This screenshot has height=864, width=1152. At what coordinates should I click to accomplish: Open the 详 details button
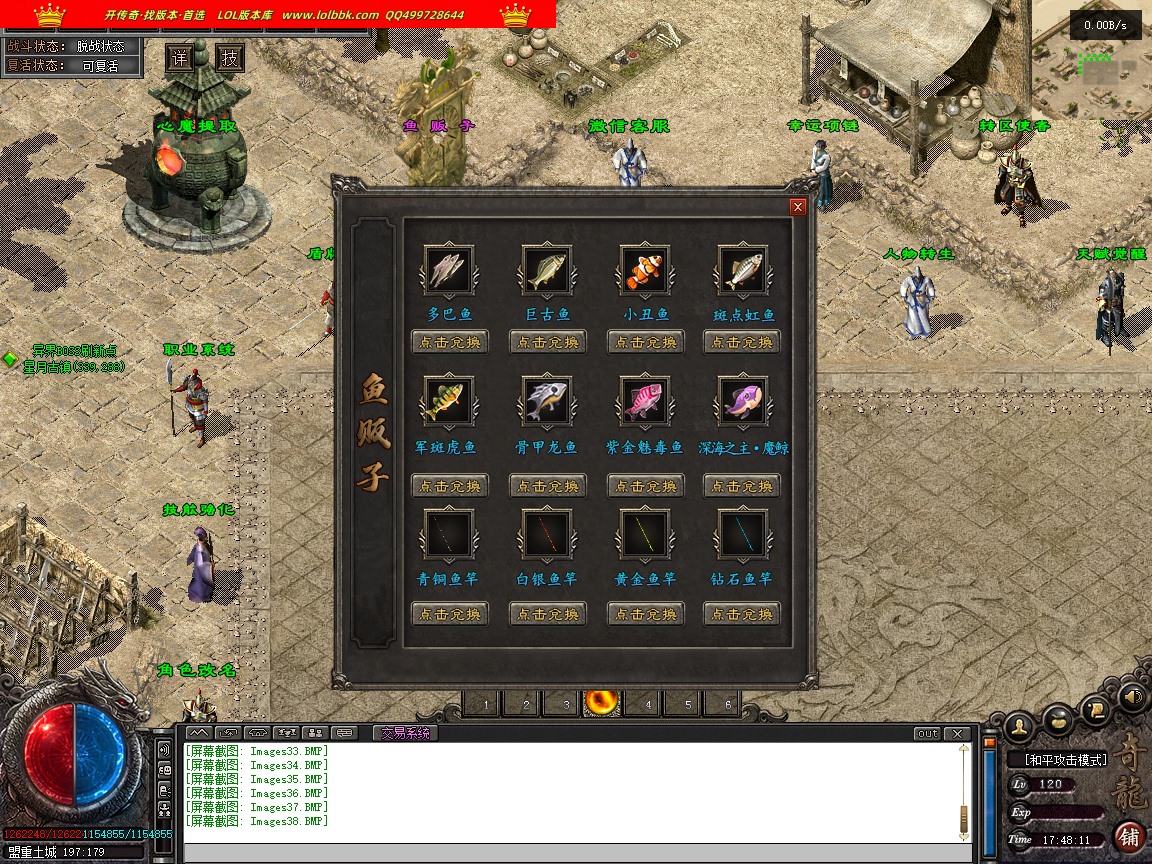(179, 58)
